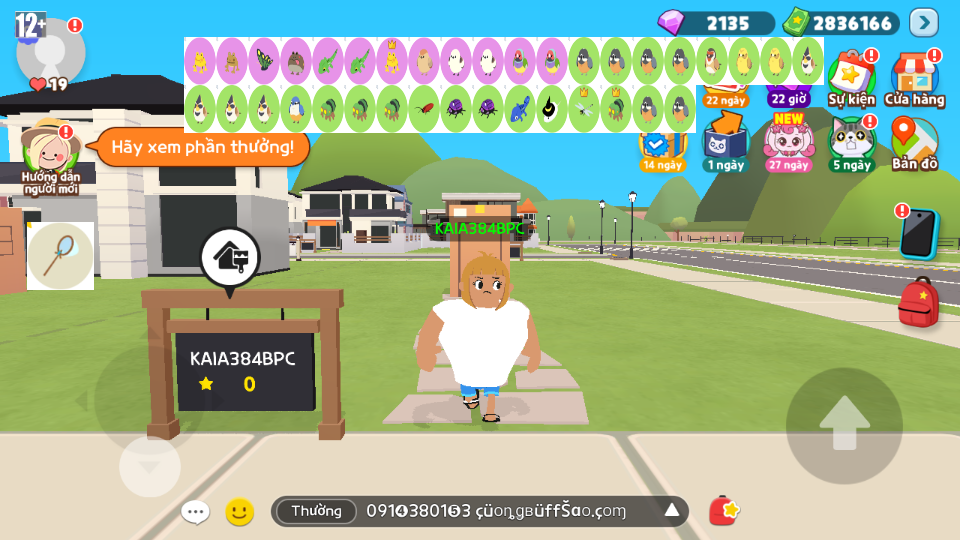Expand the chat log with the triangle

[x=672, y=511]
